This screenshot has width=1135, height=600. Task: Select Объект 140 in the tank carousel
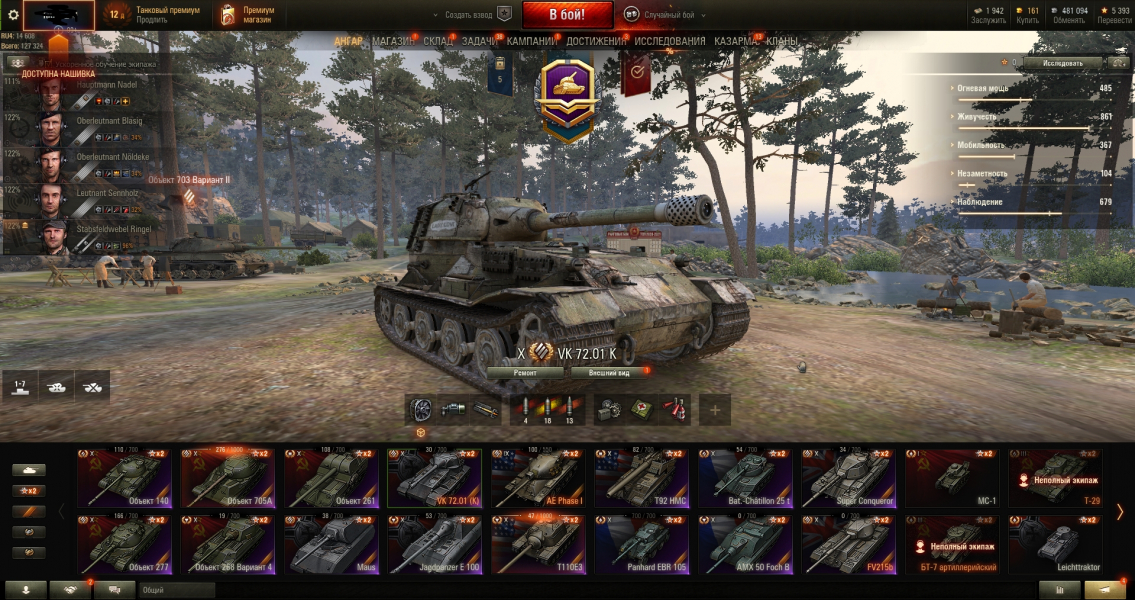coord(125,478)
